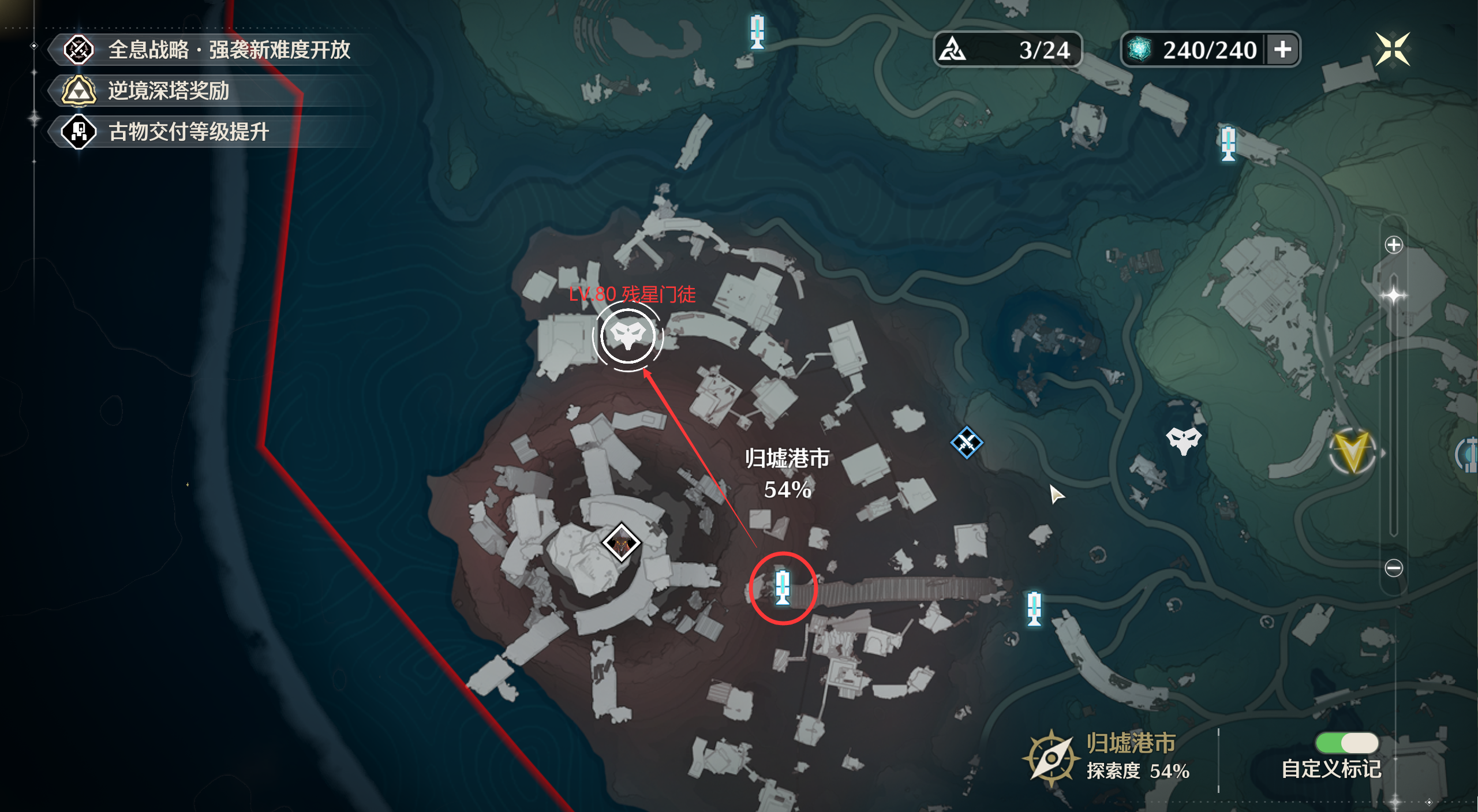Select the black diamond marker in the city
Image resolution: width=1478 pixels, height=812 pixels.
click(621, 542)
